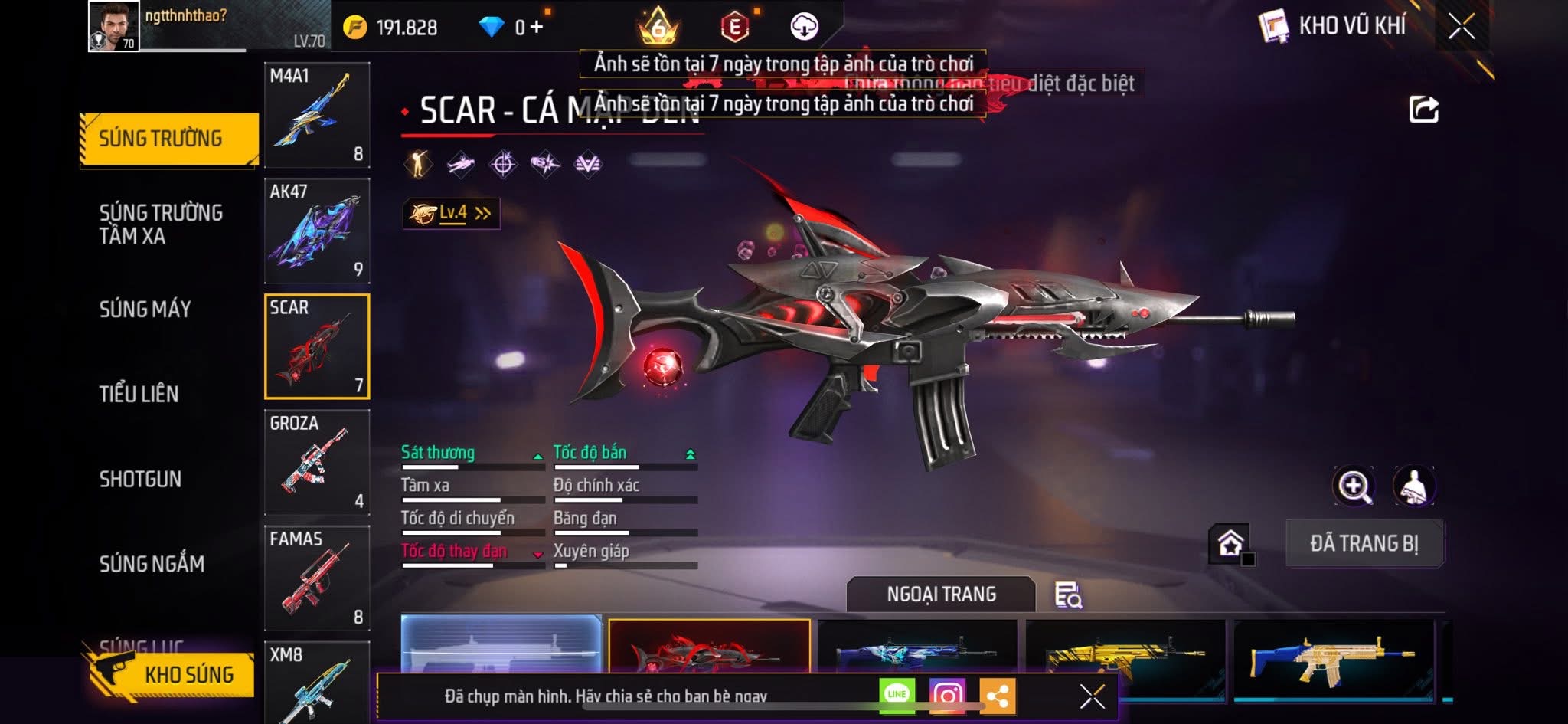Share the SCAR skin via share icon
This screenshot has width=1568, height=724.
[x=1423, y=110]
